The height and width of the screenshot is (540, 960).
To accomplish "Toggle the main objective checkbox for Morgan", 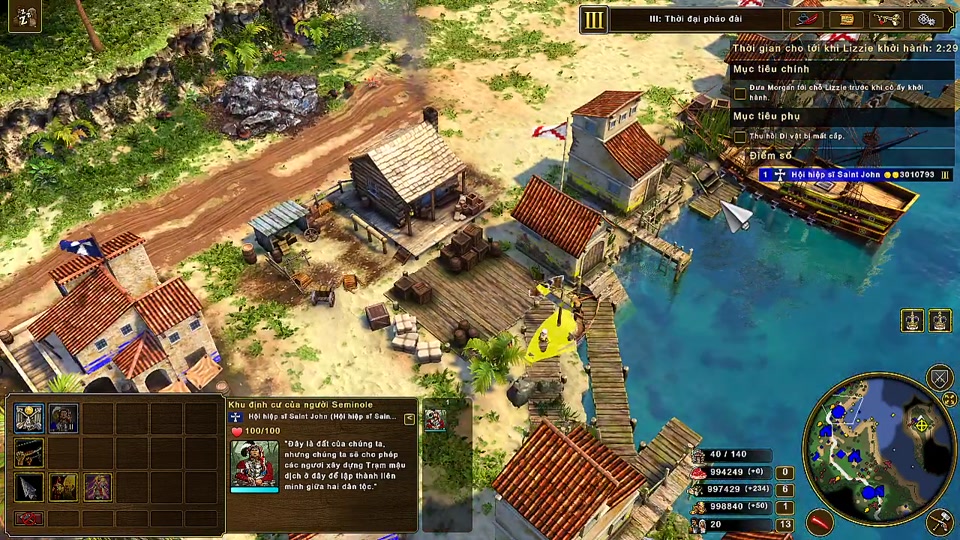I will coord(740,93).
